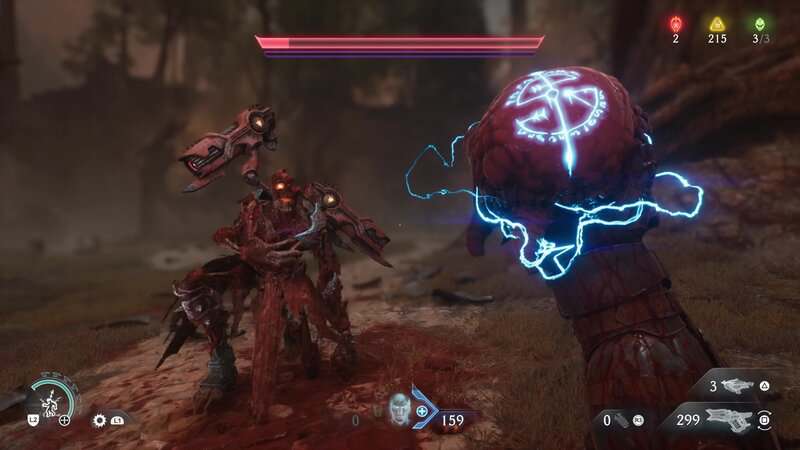Click the red resource icon
Image resolution: width=800 pixels, height=450 pixels.
point(675,23)
